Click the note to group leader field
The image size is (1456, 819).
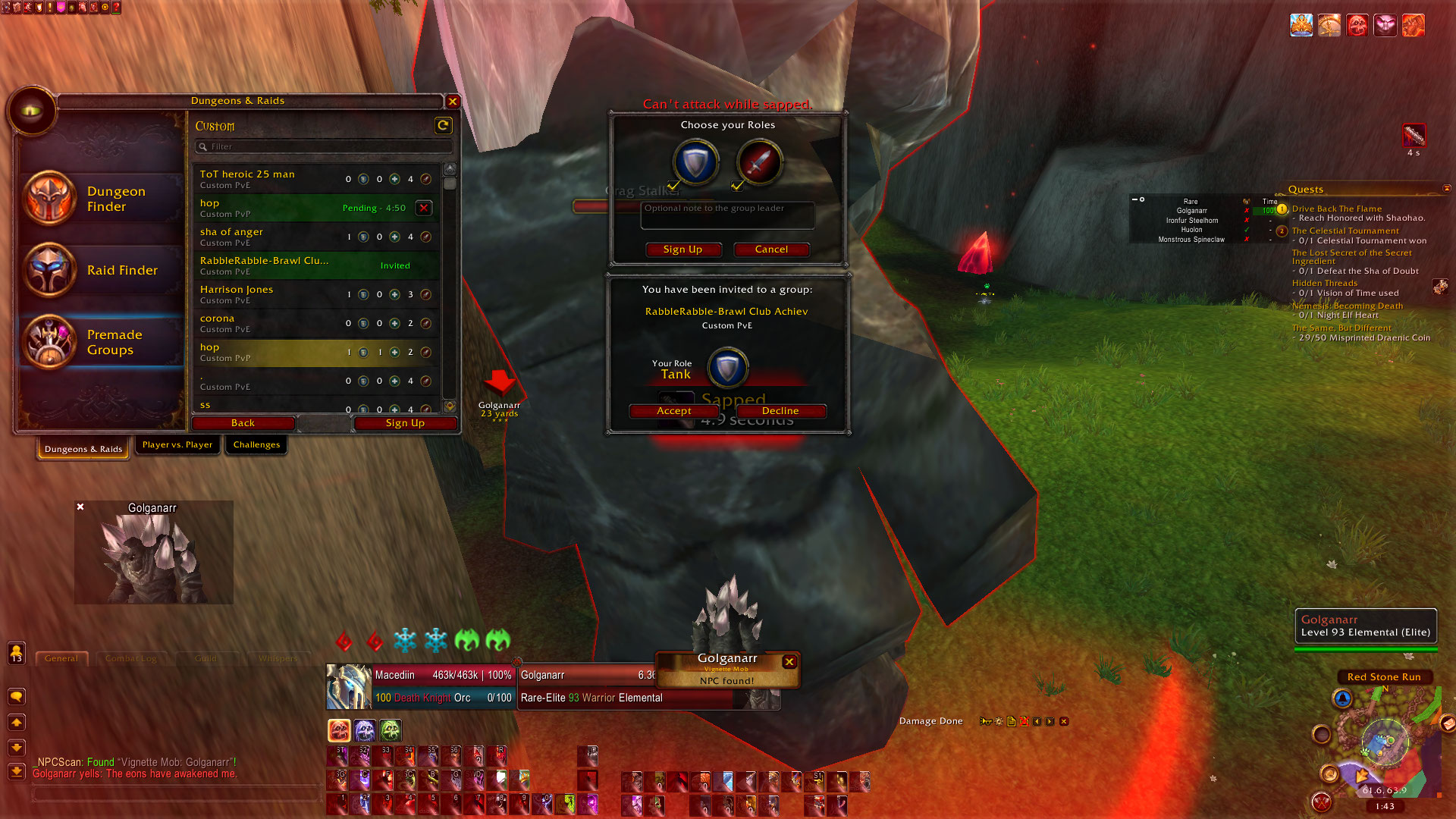pyautogui.click(x=727, y=215)
